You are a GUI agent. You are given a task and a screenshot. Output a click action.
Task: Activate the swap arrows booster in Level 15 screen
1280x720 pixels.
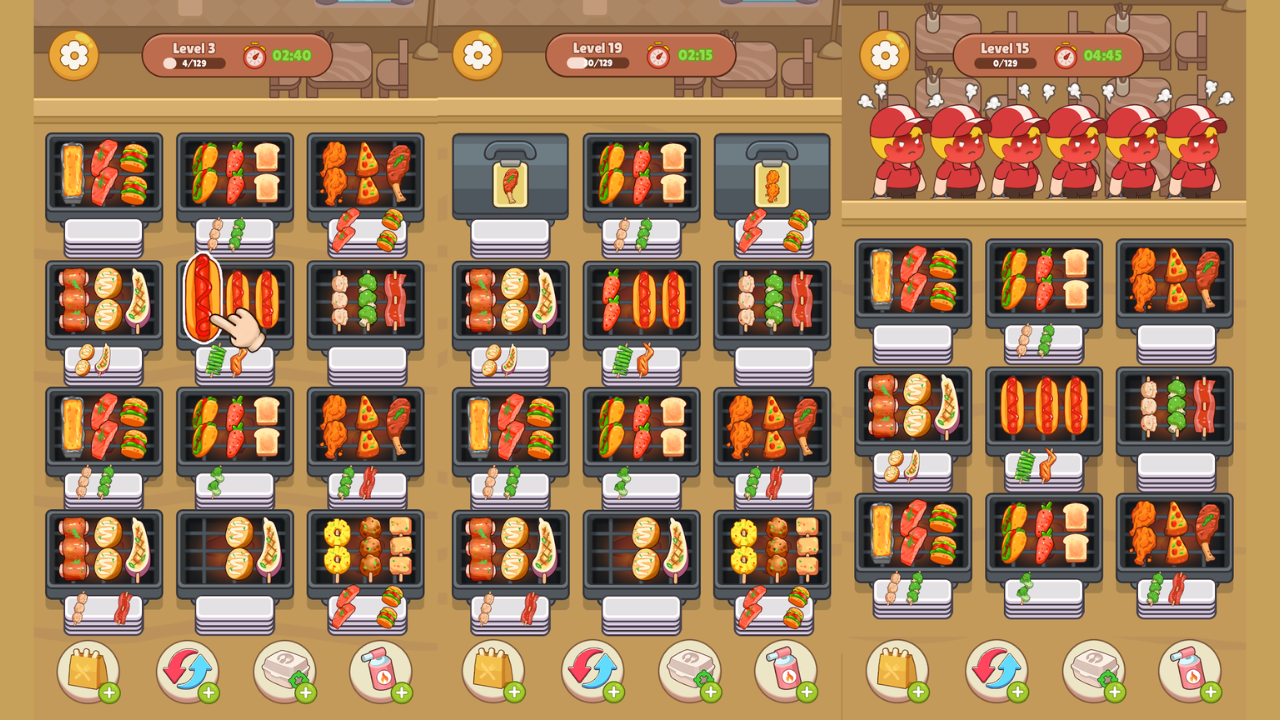(x=996, y=671)
